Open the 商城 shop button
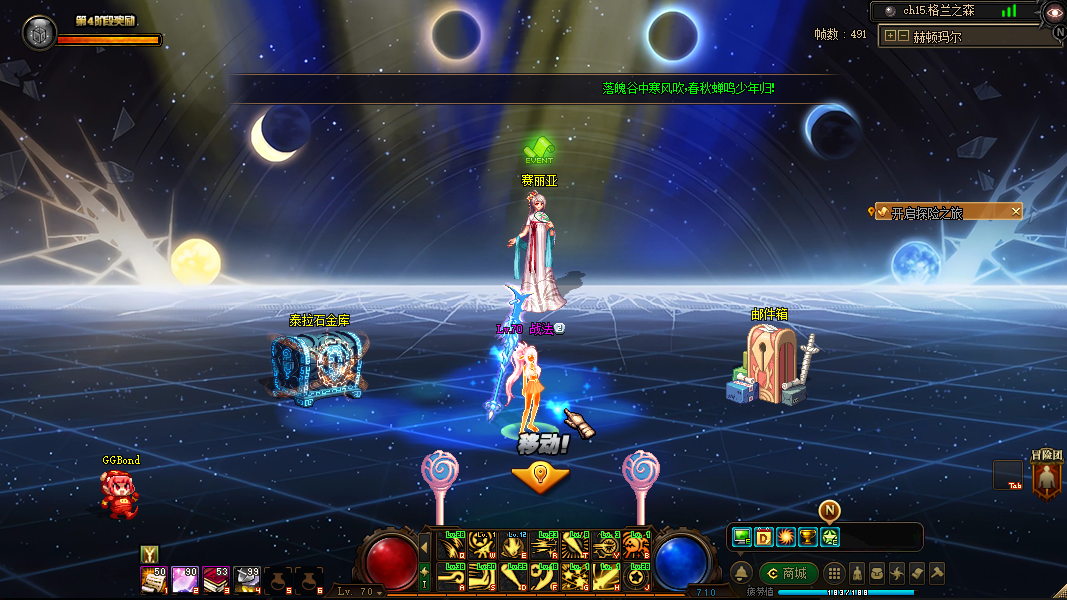This screenshot has width=1067, height=600. click(788, 574)
